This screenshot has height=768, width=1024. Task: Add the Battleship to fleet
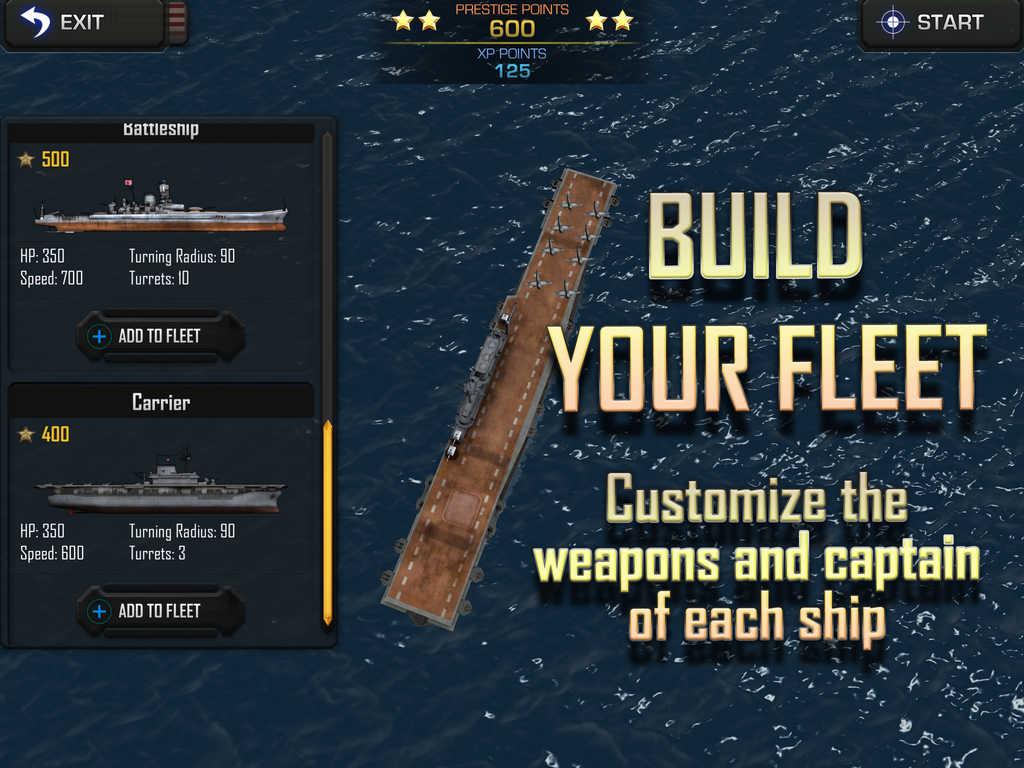point(160,336)
